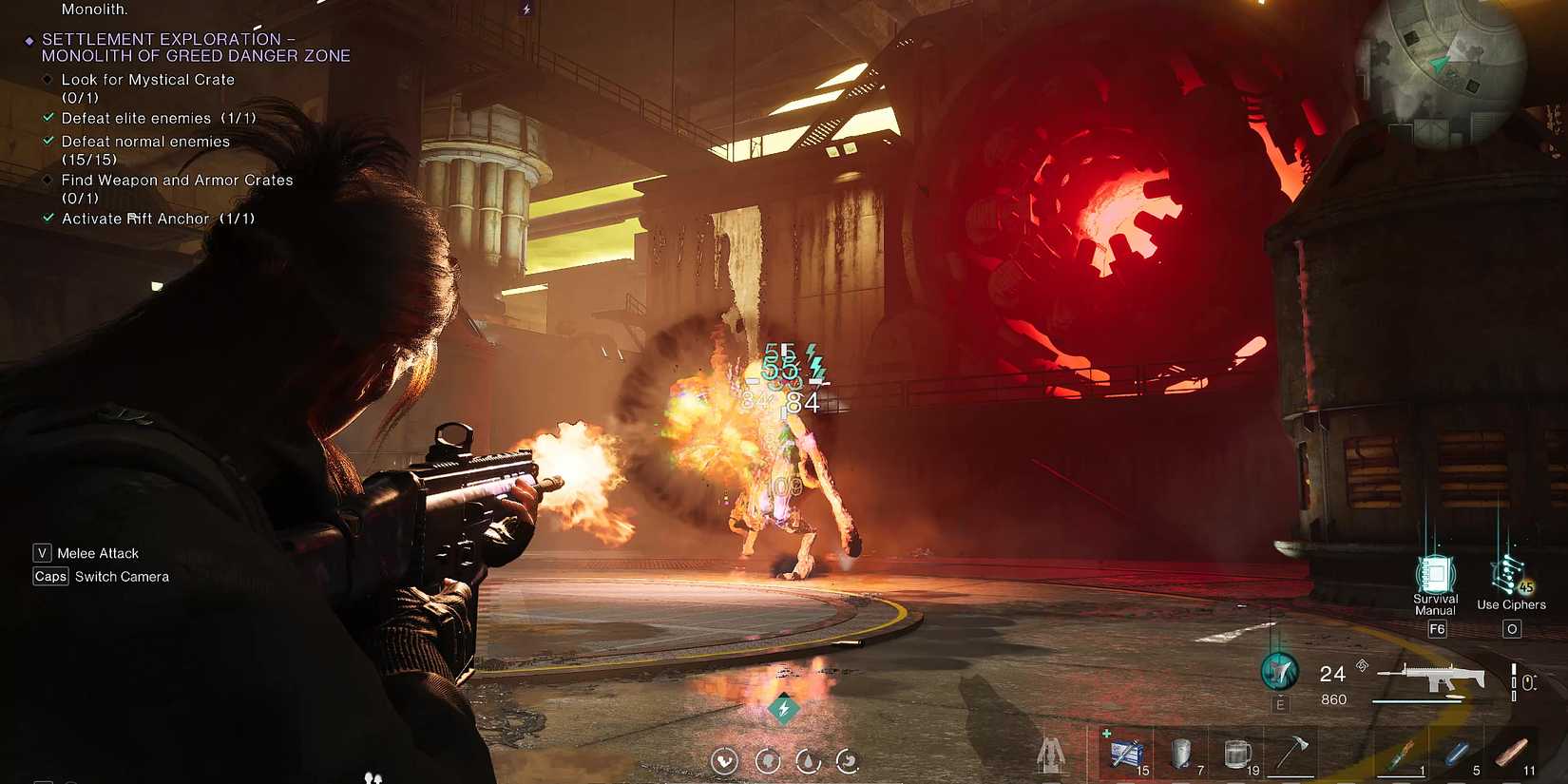This screenshot has height=784, width=1568.
Task: Toggle the Defeat normal enemies checkmark
Action: [x=49, y=141]
